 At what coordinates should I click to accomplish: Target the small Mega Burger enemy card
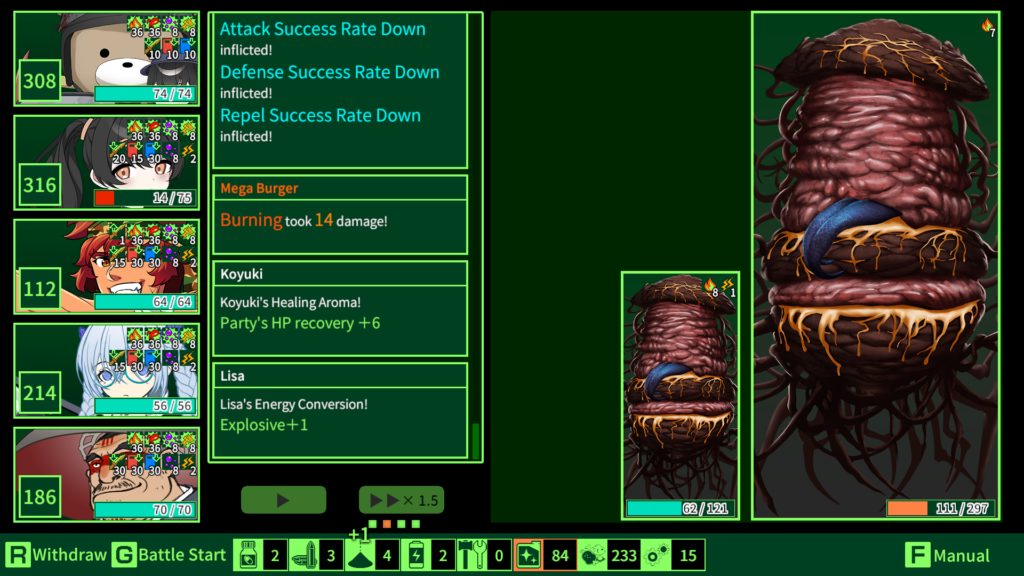coord(680,395)
